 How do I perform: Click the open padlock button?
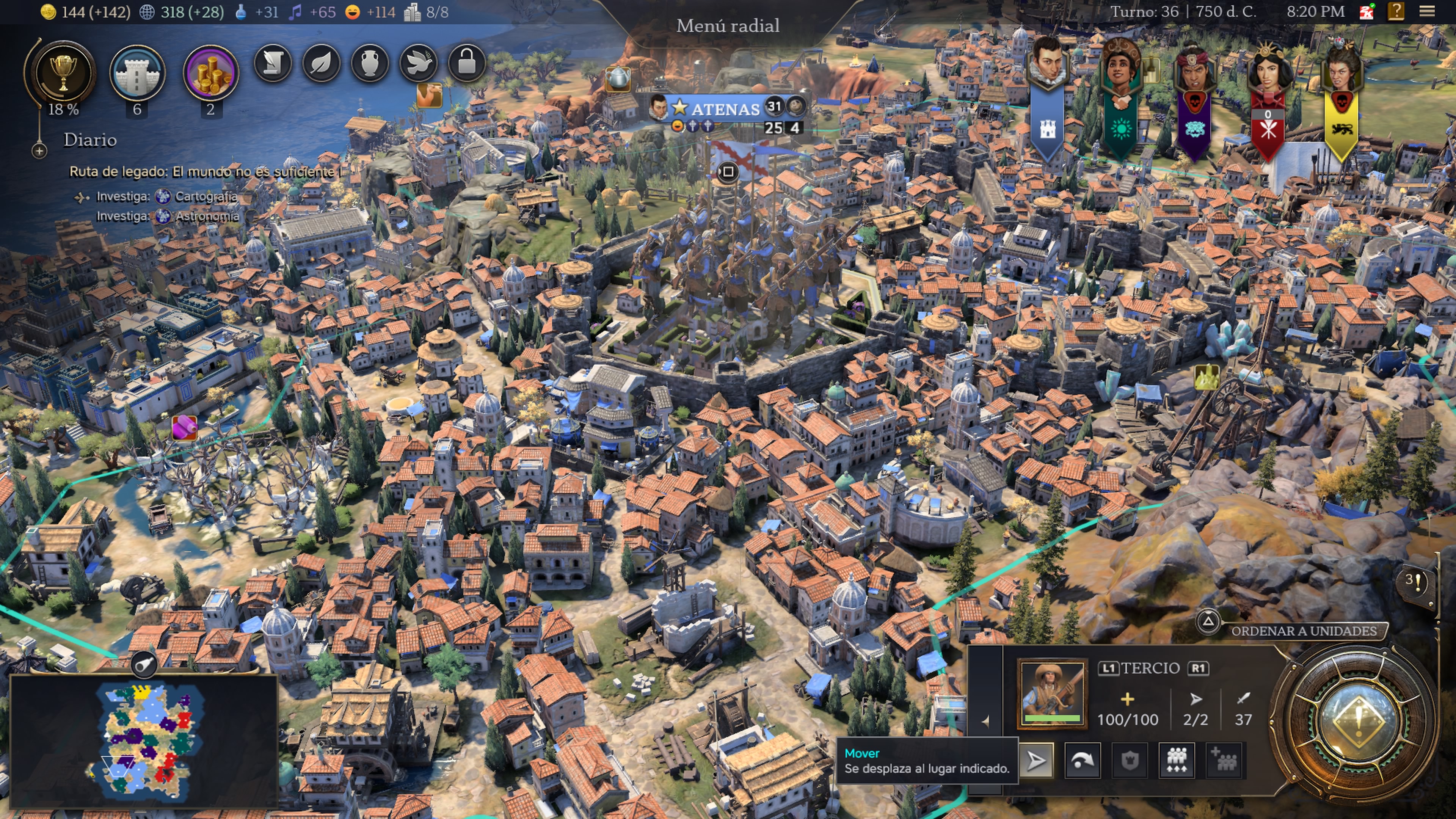coord(467,63)
